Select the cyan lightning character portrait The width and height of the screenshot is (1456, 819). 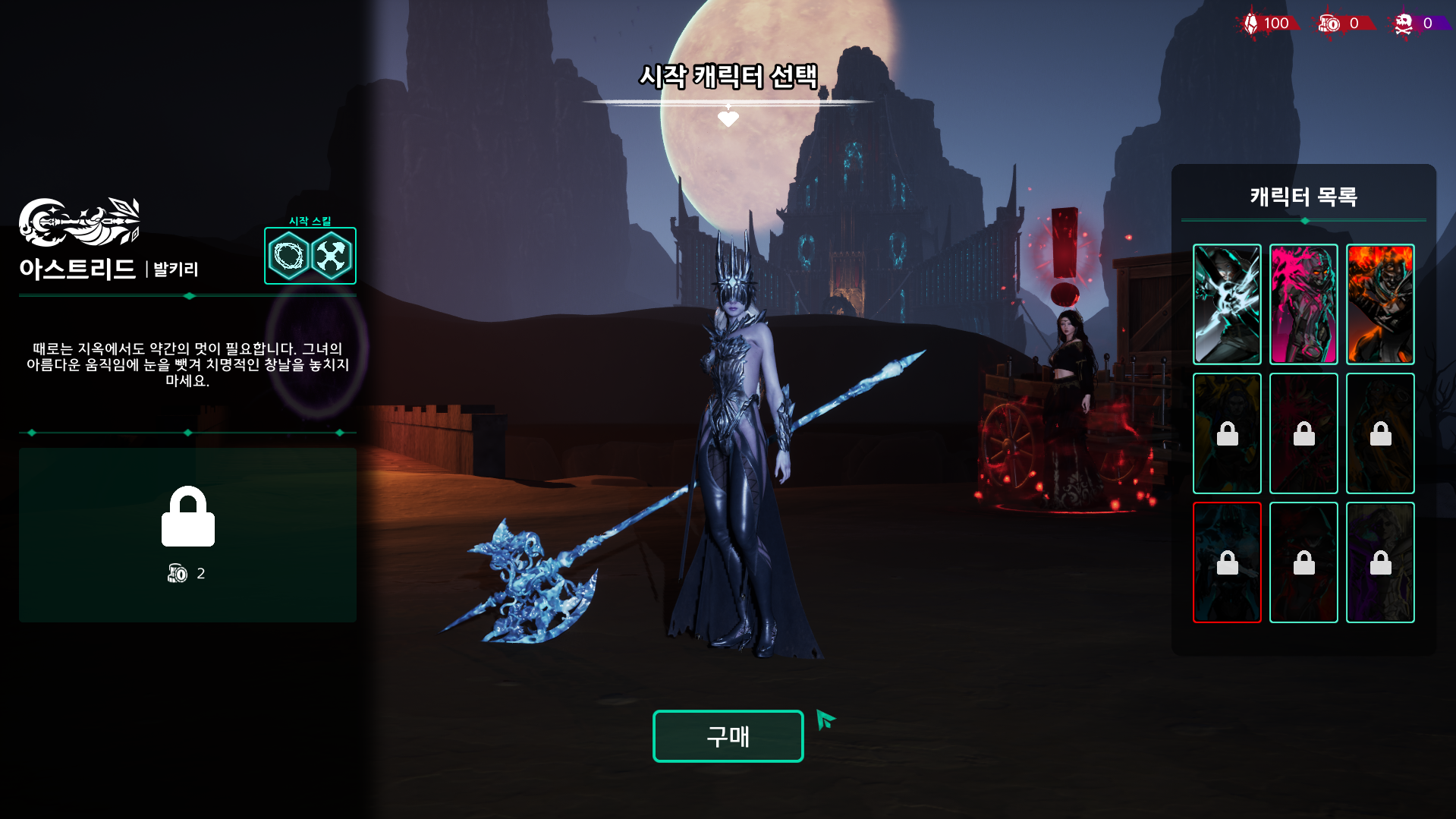click(x=1227, y=304)
